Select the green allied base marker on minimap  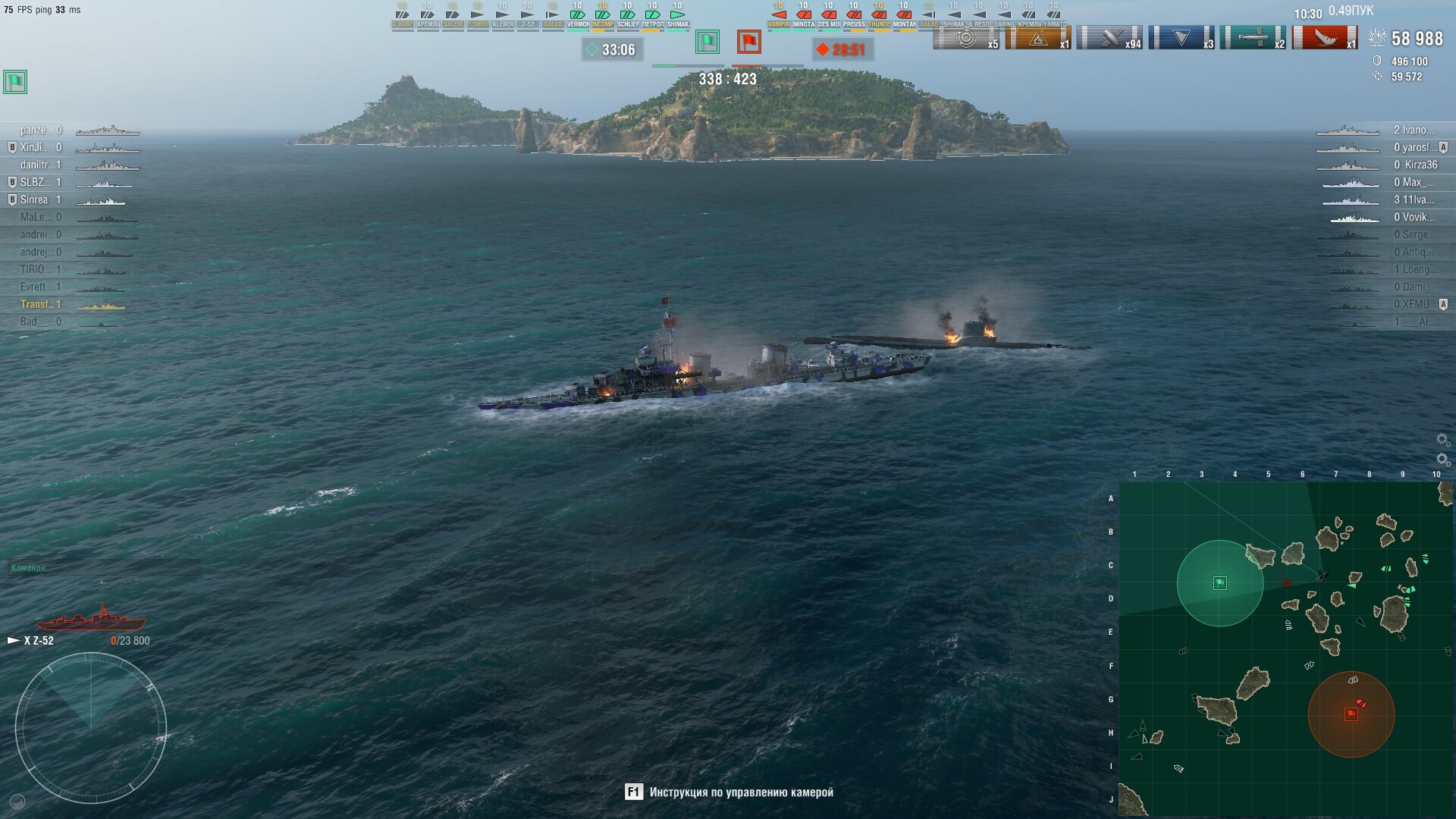click(x=1219, y=583)
